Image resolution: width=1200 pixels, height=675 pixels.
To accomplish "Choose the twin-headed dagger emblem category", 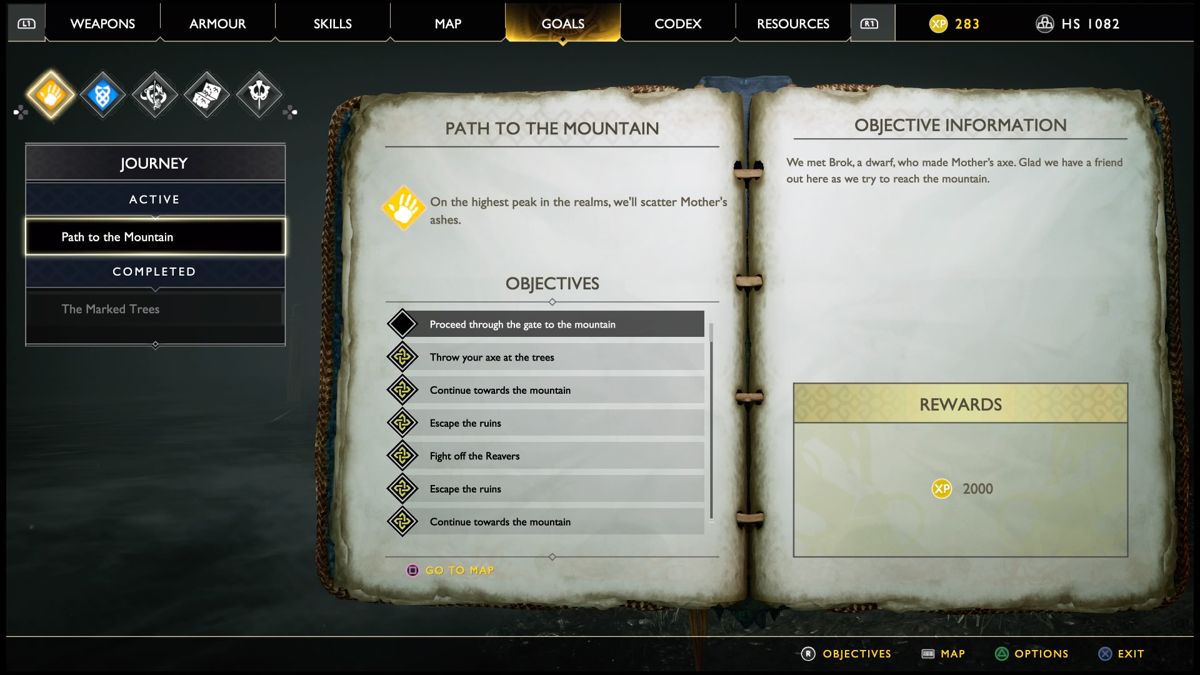I will click(259, 96).
